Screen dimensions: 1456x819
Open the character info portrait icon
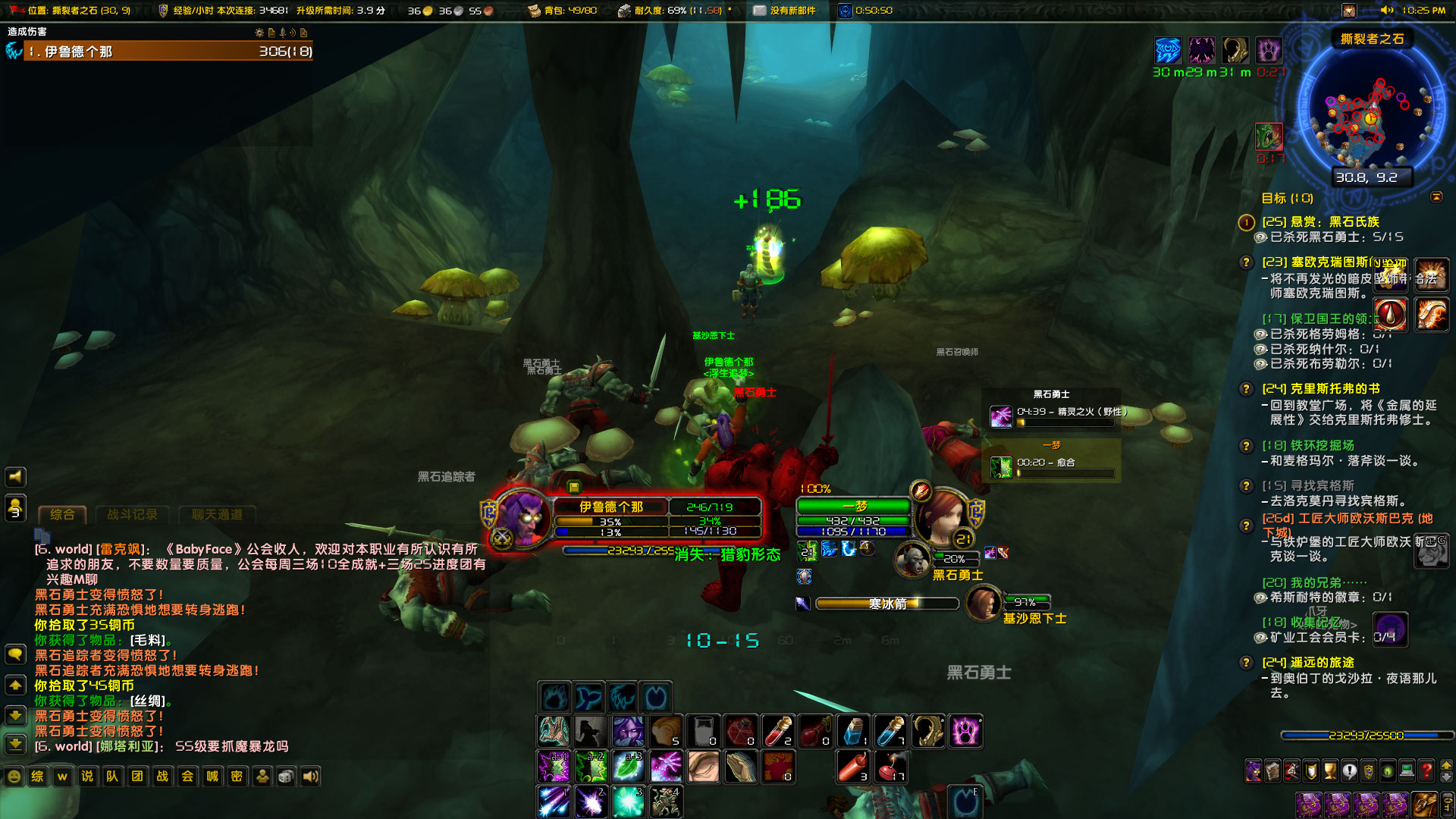(1254, 770)
